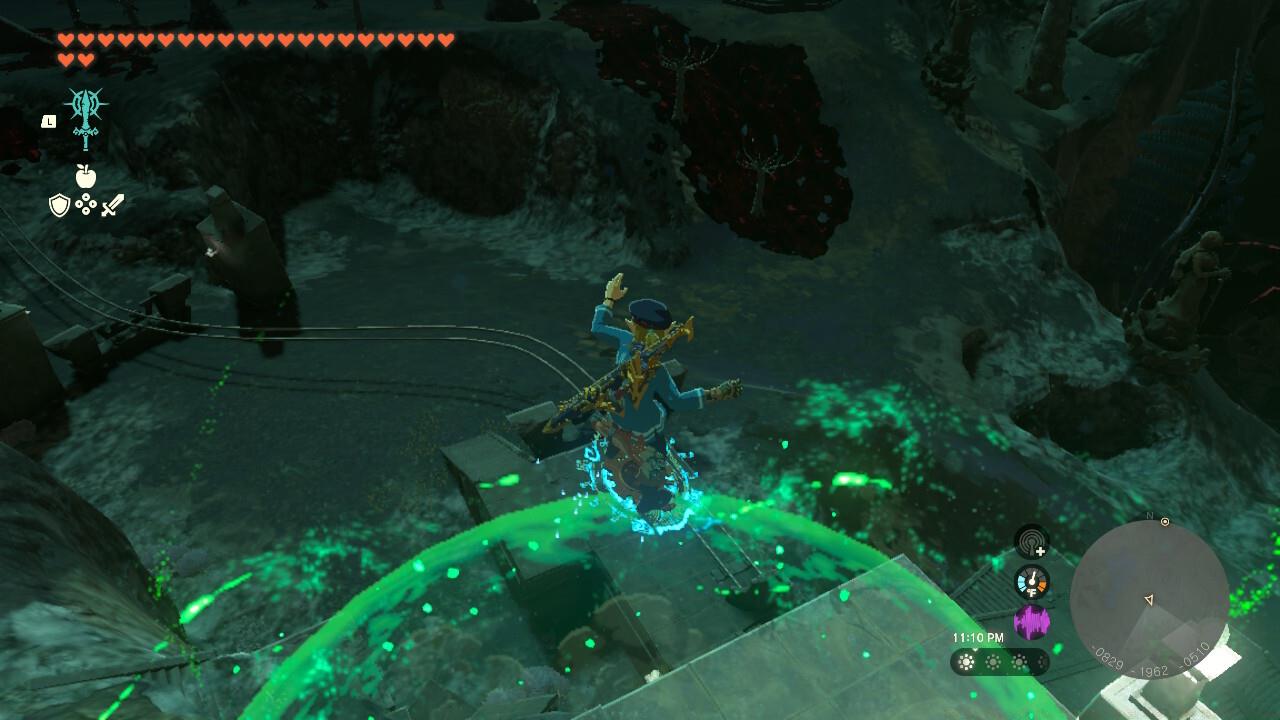Click the dimmed rightmost energy cell segment
Viewport: 1280px width, 720px height.
pyautogui.click(x=1041, y=662)
